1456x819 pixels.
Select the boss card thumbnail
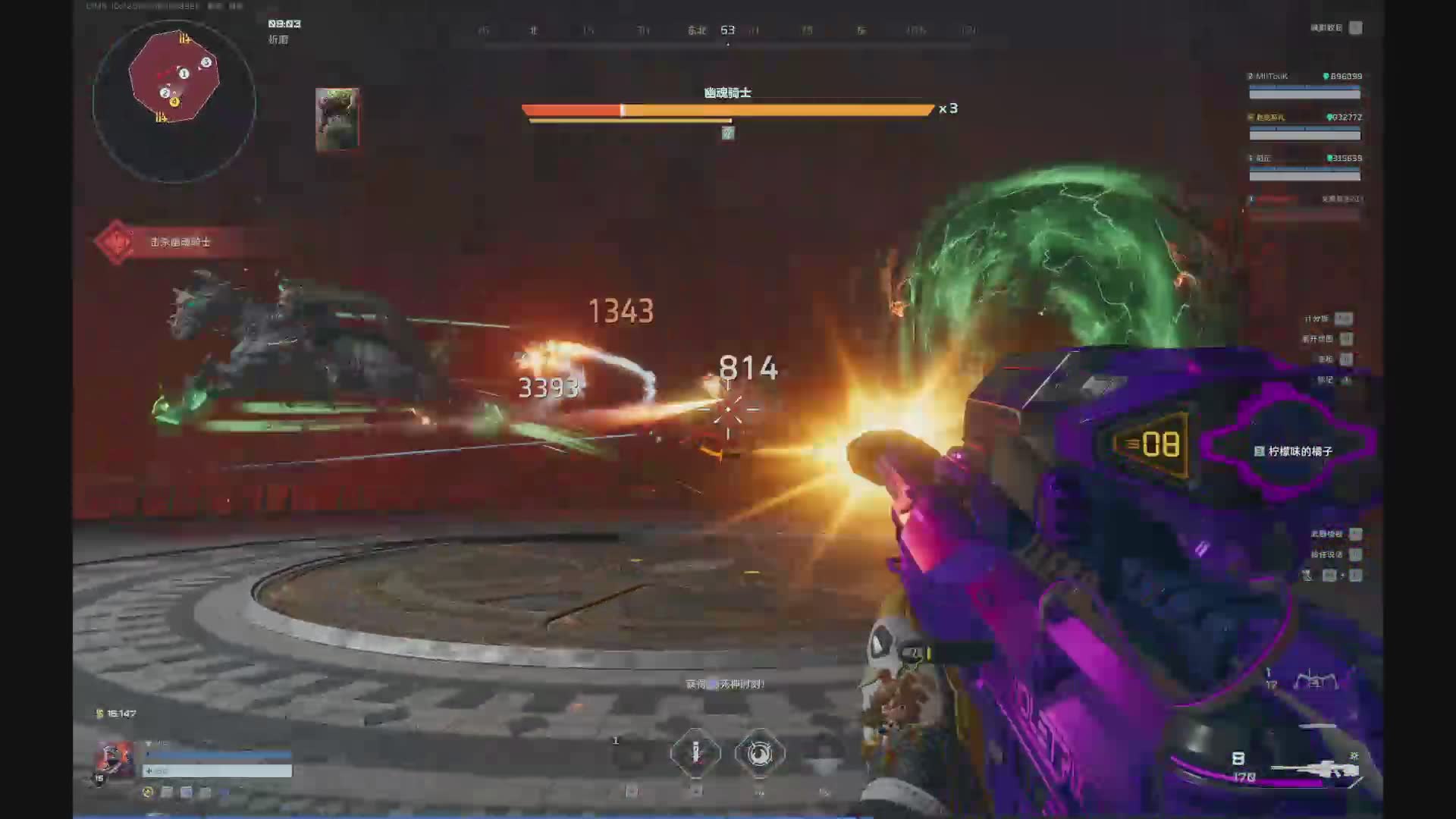pyautogui.click(x=337, y=118)
